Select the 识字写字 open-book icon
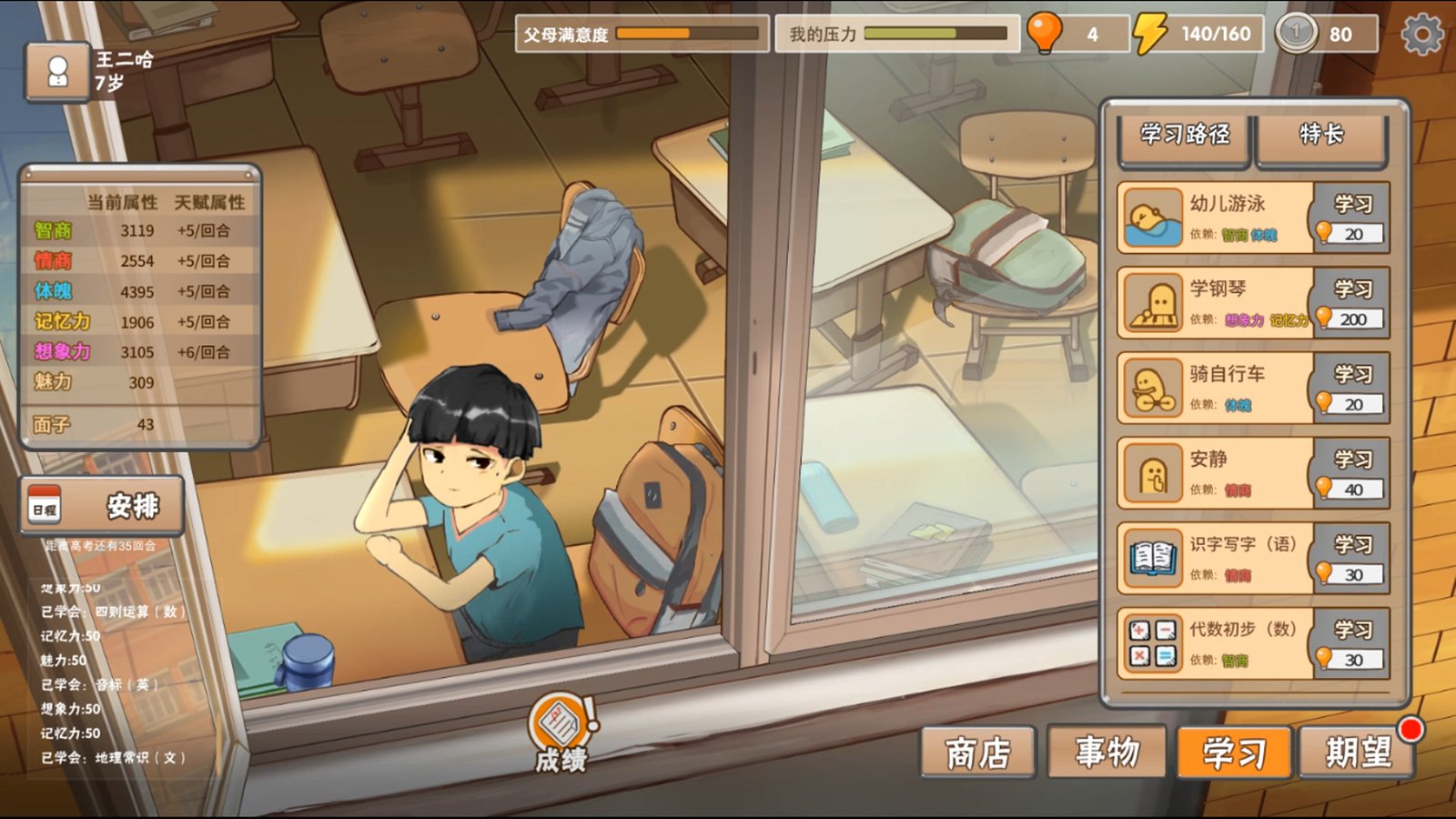The height and width of the screenshot is (819, 1456). click(1150, 555)
